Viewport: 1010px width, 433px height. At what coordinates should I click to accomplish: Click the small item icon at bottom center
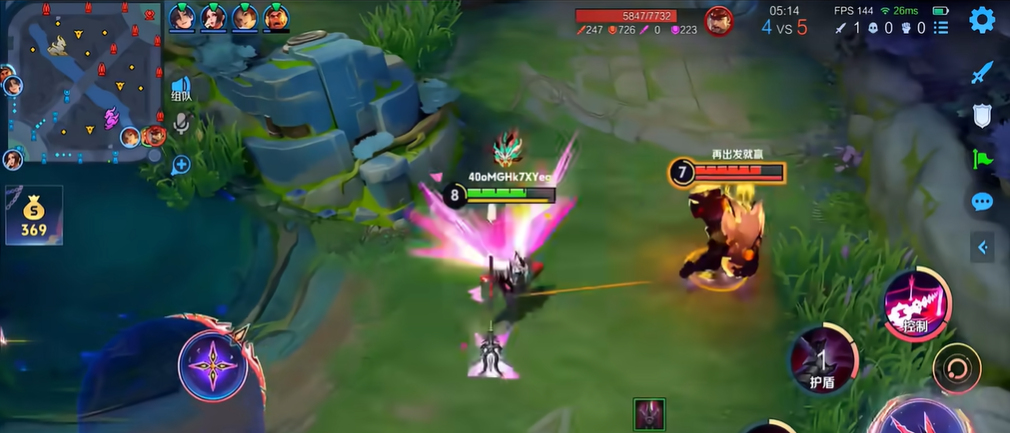pos(649,414)
